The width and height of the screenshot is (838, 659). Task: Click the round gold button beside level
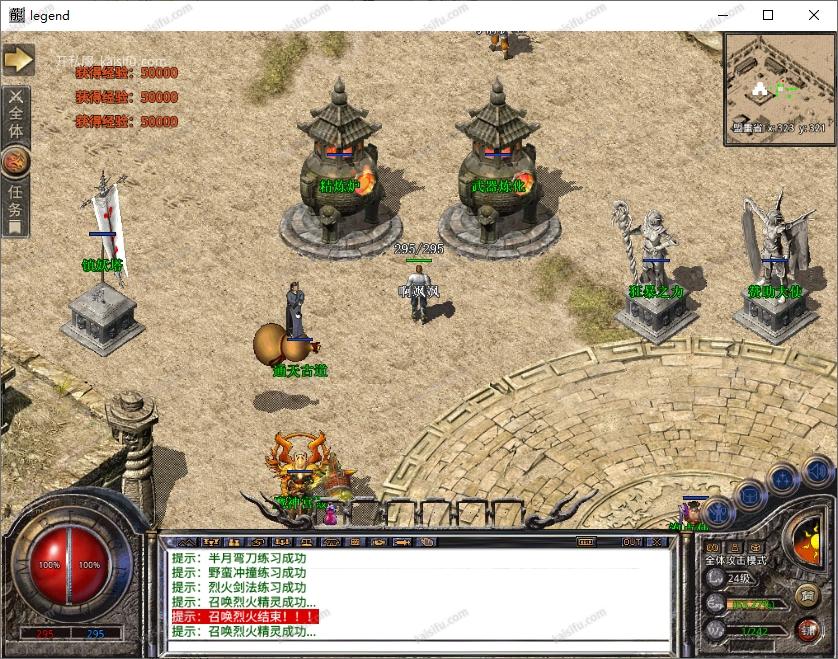coord(806,596)
